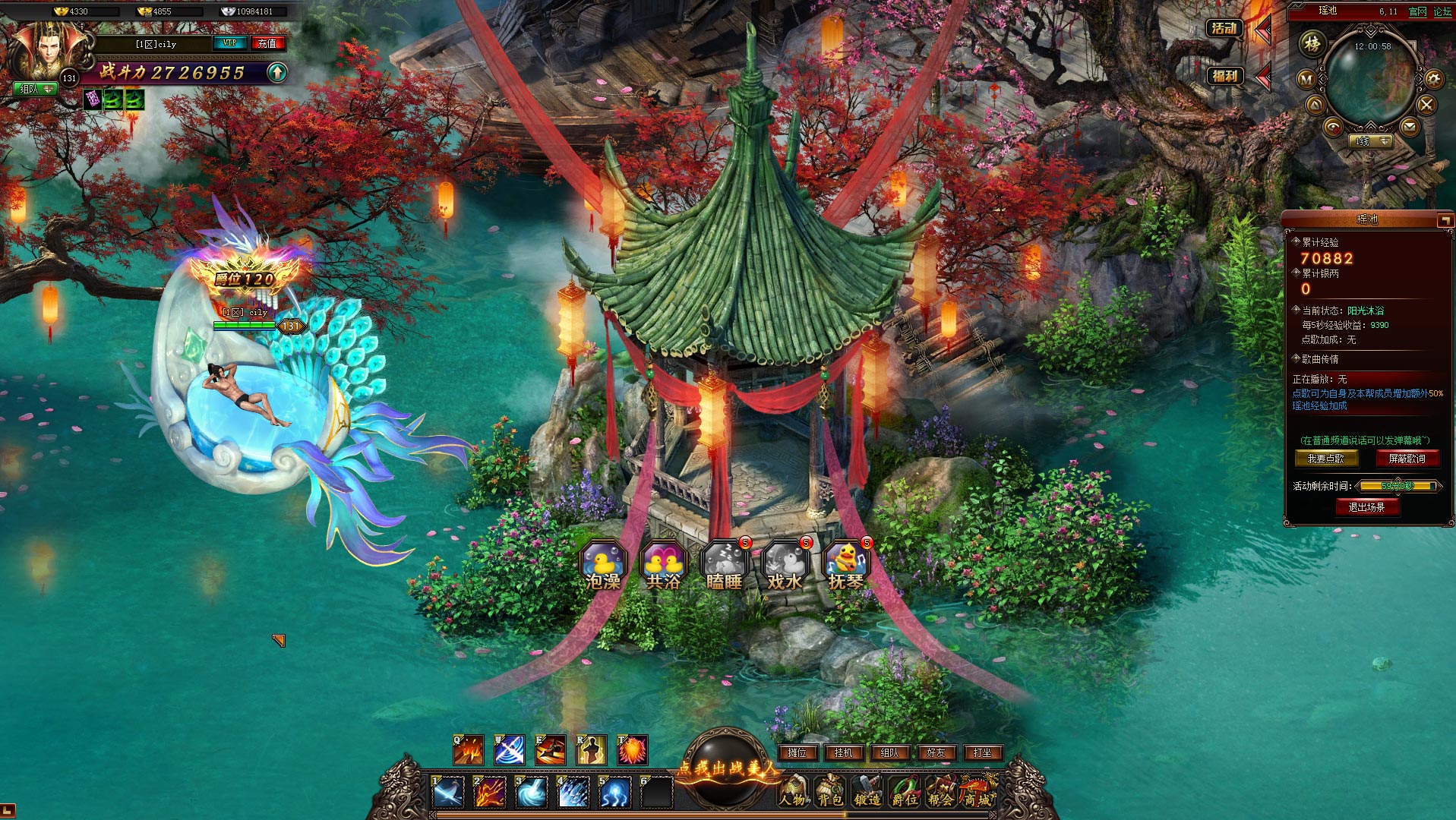Image resolution: width=1456 pixels, height=820 pixels.
Task: Open the 帮会 guild panel
Action: (940, 791)
